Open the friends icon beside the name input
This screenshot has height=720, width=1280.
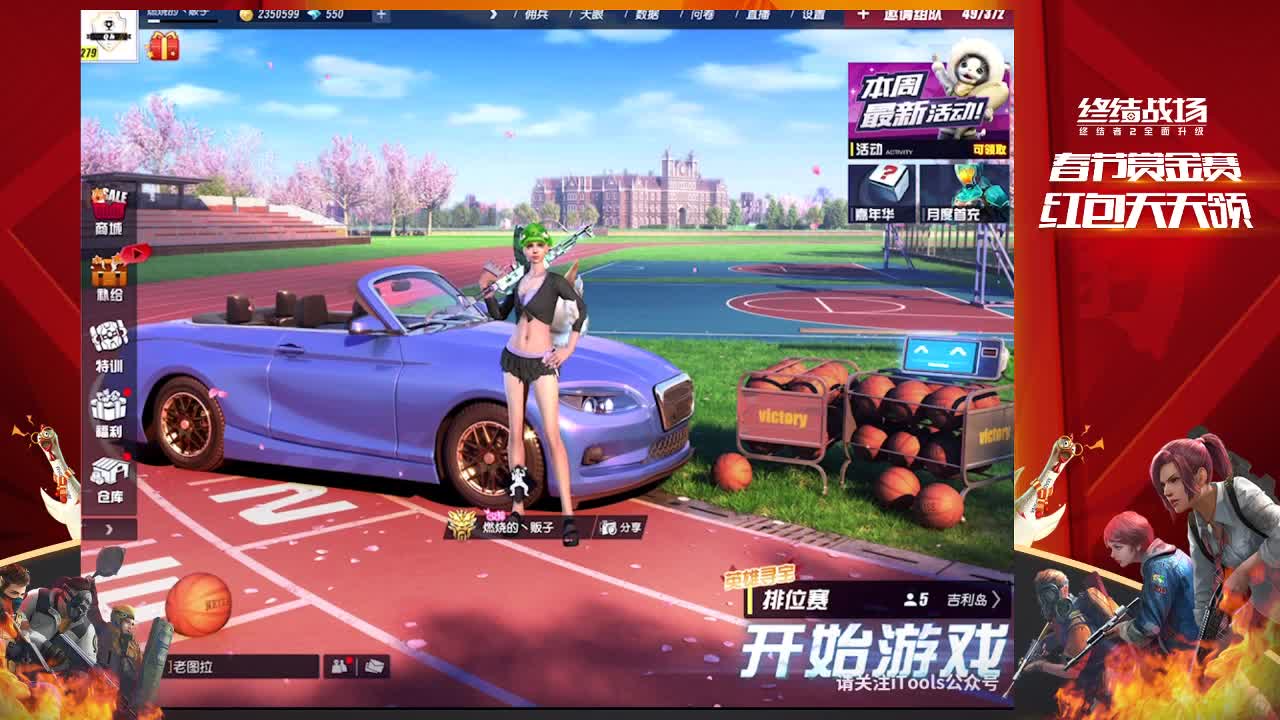coord(340,666)
